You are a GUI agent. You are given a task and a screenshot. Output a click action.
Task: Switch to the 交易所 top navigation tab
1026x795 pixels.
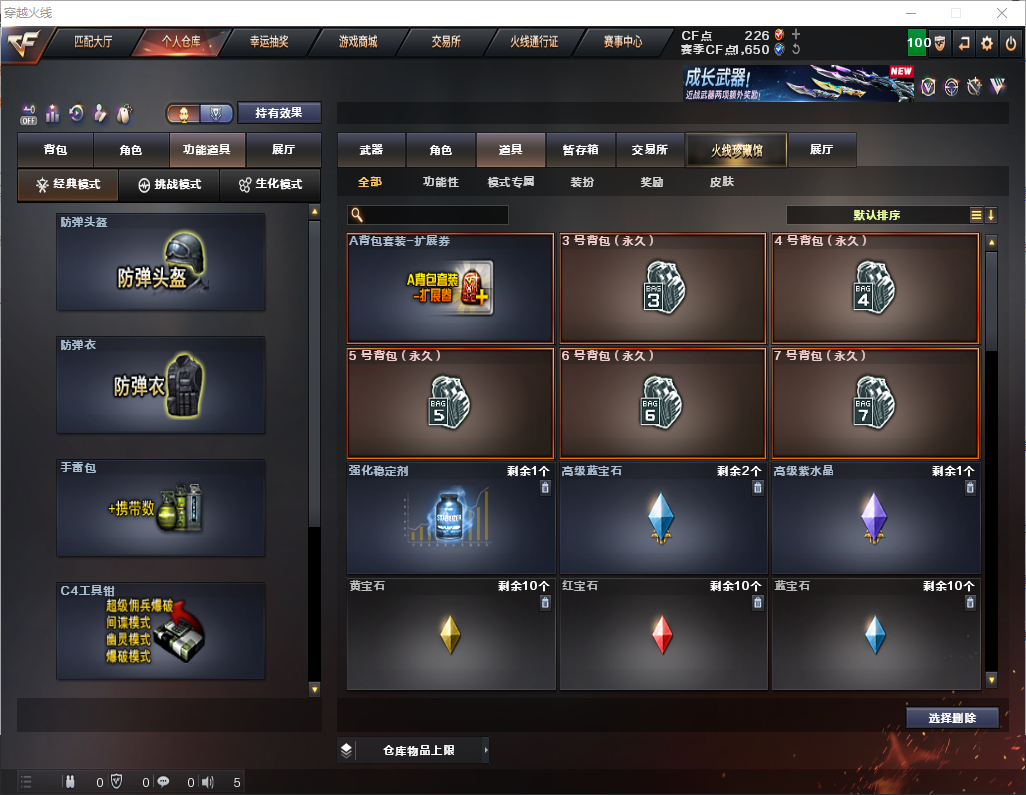click(446, 42)
